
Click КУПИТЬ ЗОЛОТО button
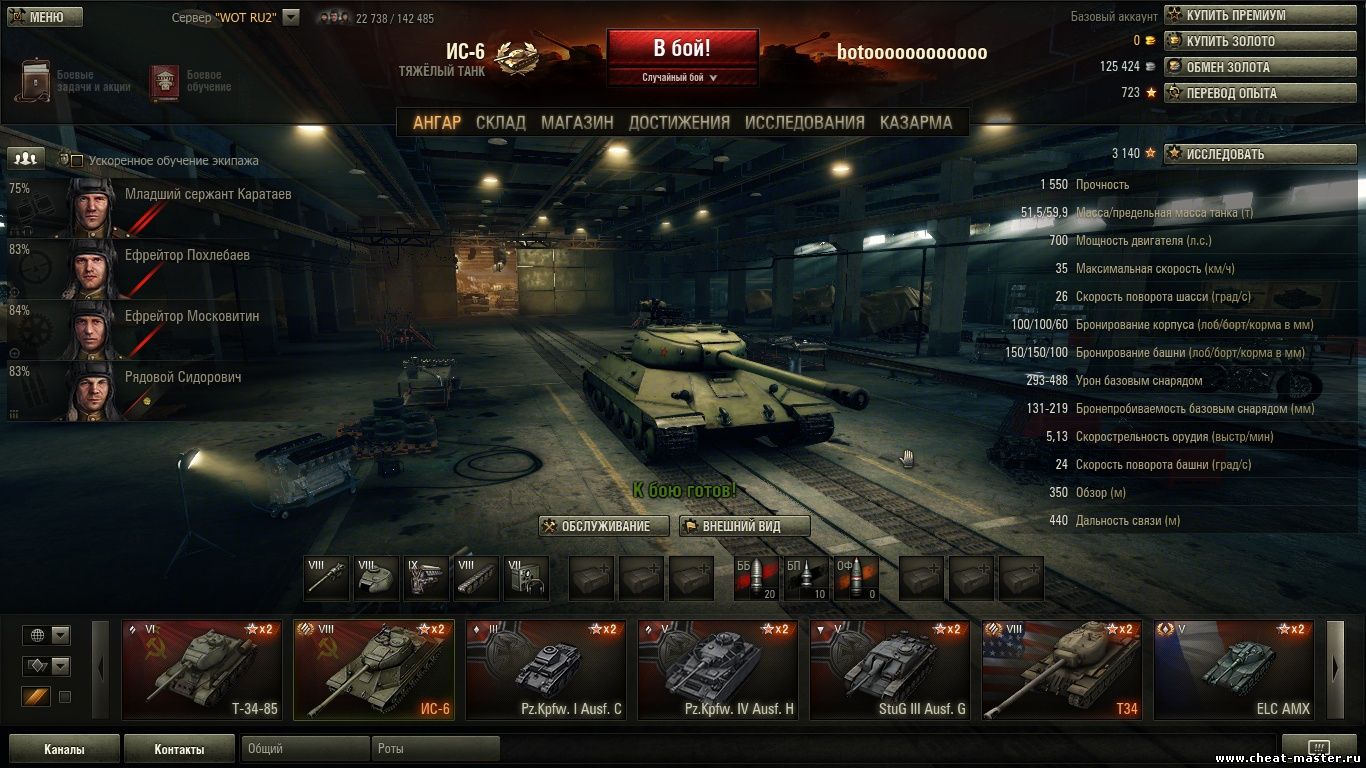[x=1260, y=41]
